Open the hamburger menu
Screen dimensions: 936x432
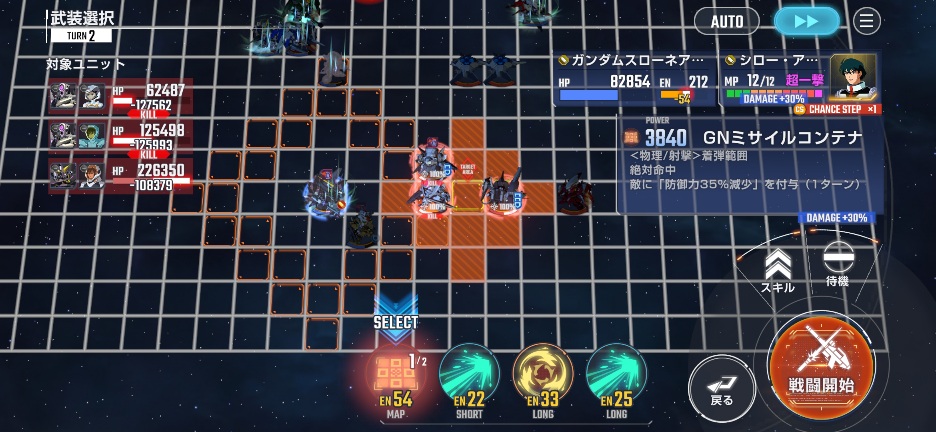point(867,20)
